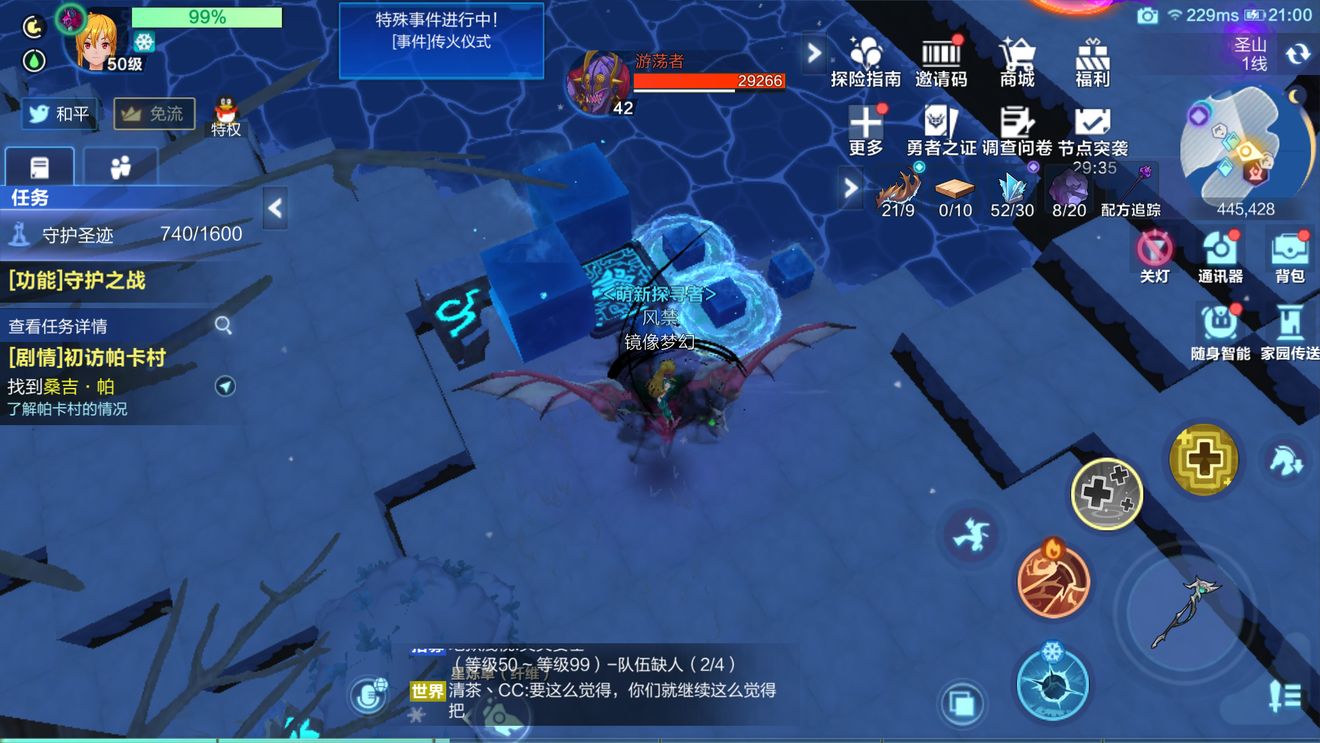The image size is (1320, 743).
Task: Open the 福利 rewards gift
Action: point(1091,57)
